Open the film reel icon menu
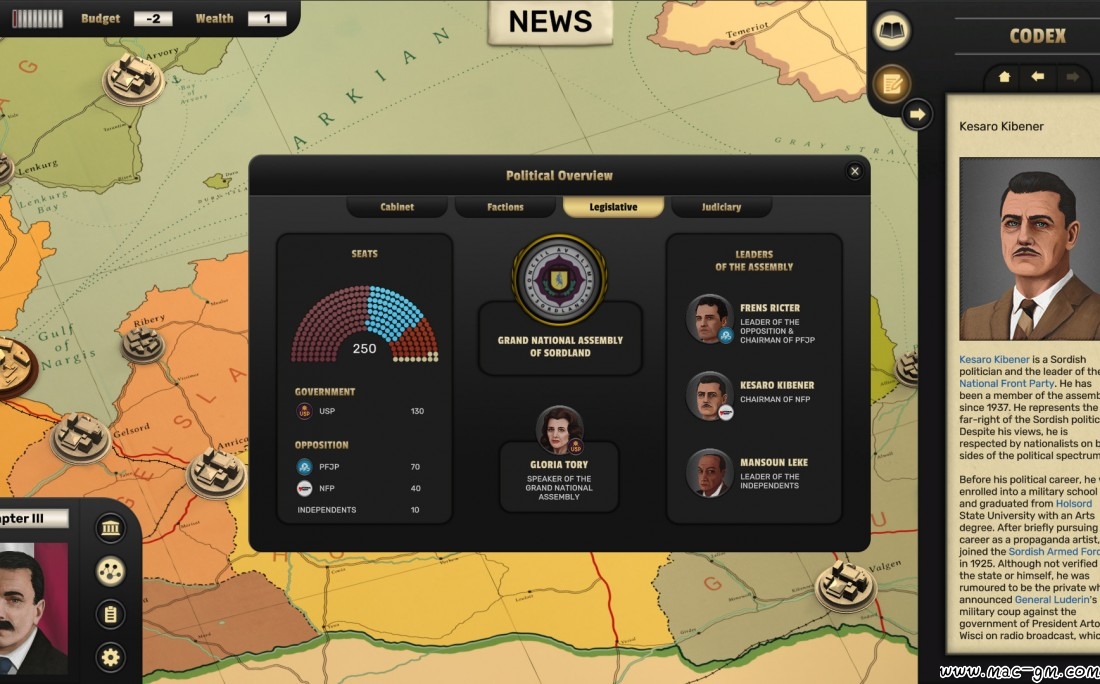This screenshot has height=684, width=1100. (x=110, y=571)
